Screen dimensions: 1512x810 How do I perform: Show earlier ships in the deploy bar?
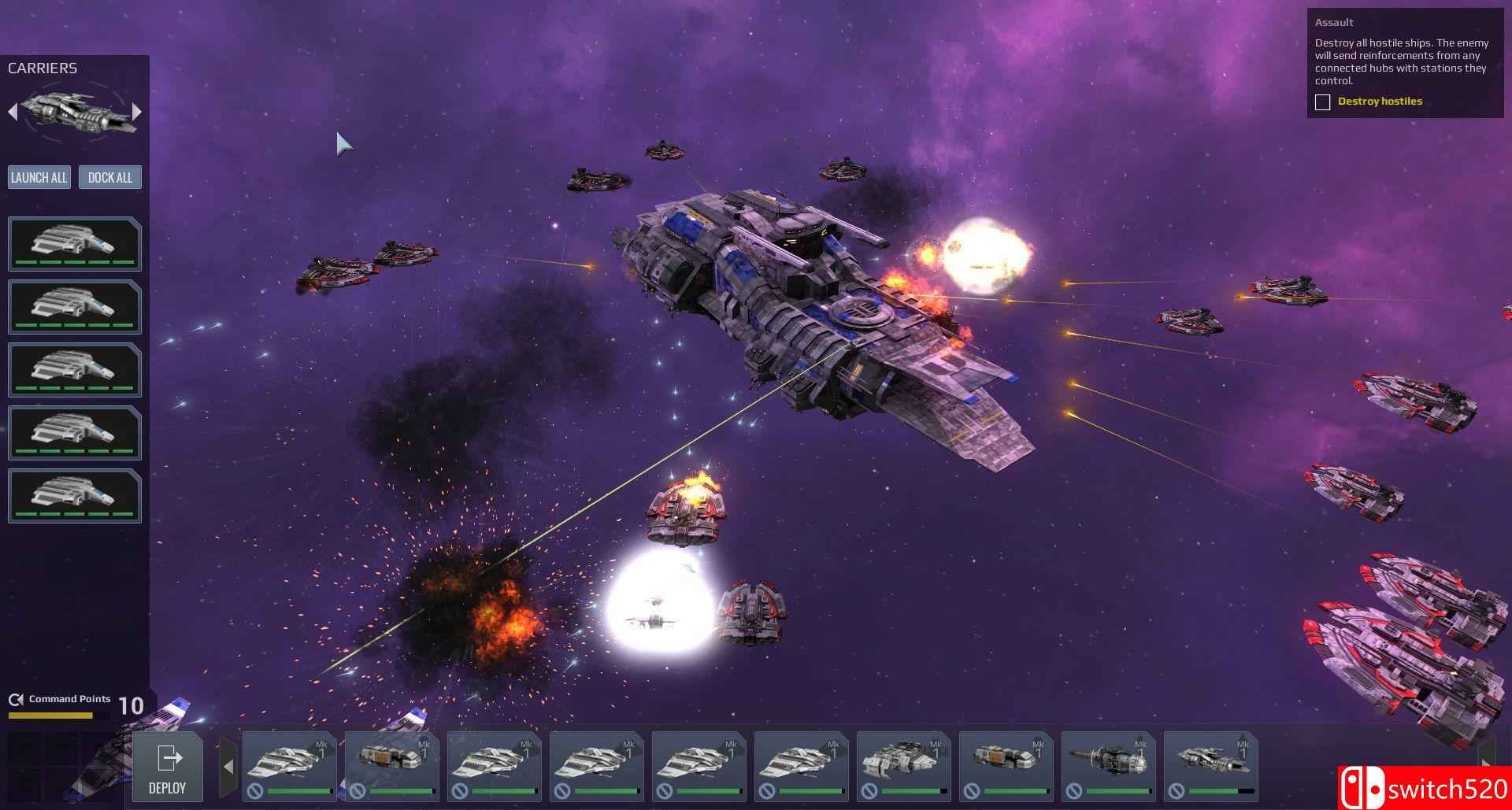[x=228, y=766]
